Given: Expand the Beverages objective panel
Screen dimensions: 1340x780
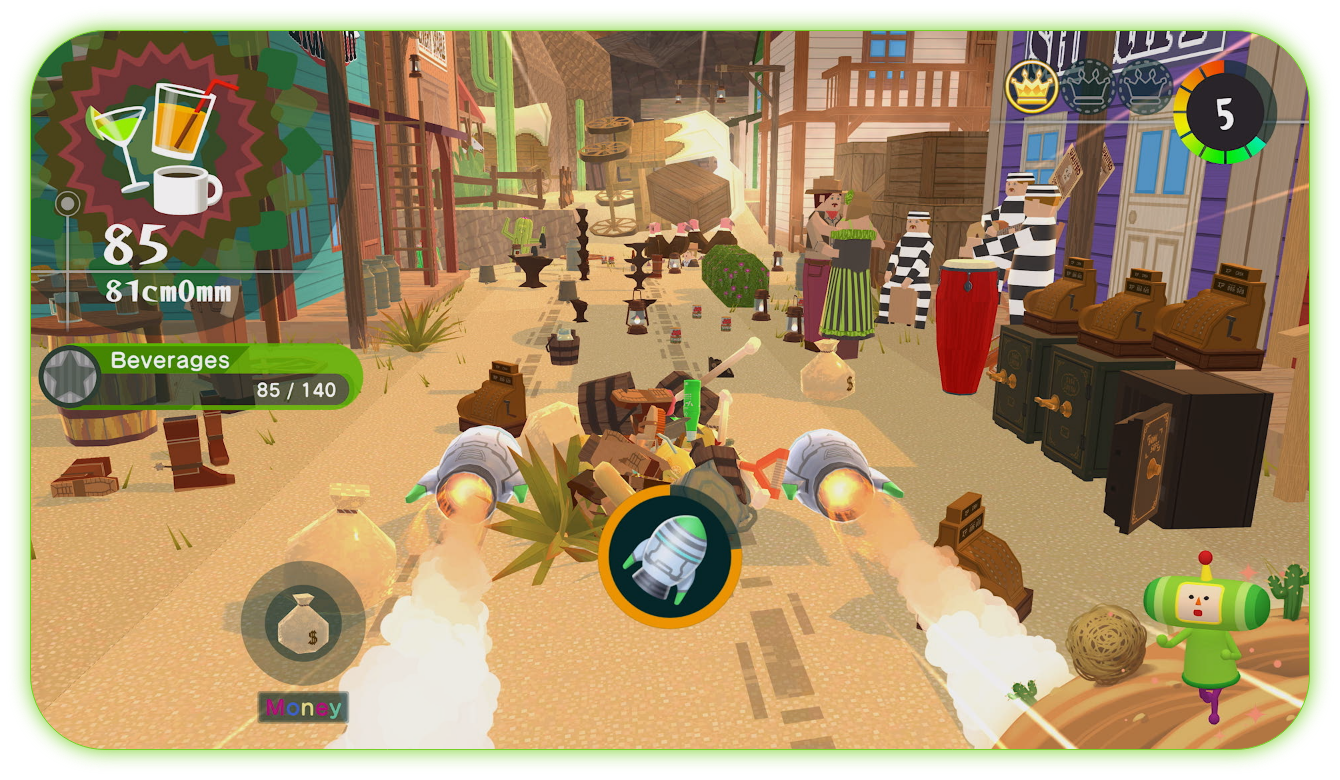Looking at the screenshot, I should [x=170, y=361].
